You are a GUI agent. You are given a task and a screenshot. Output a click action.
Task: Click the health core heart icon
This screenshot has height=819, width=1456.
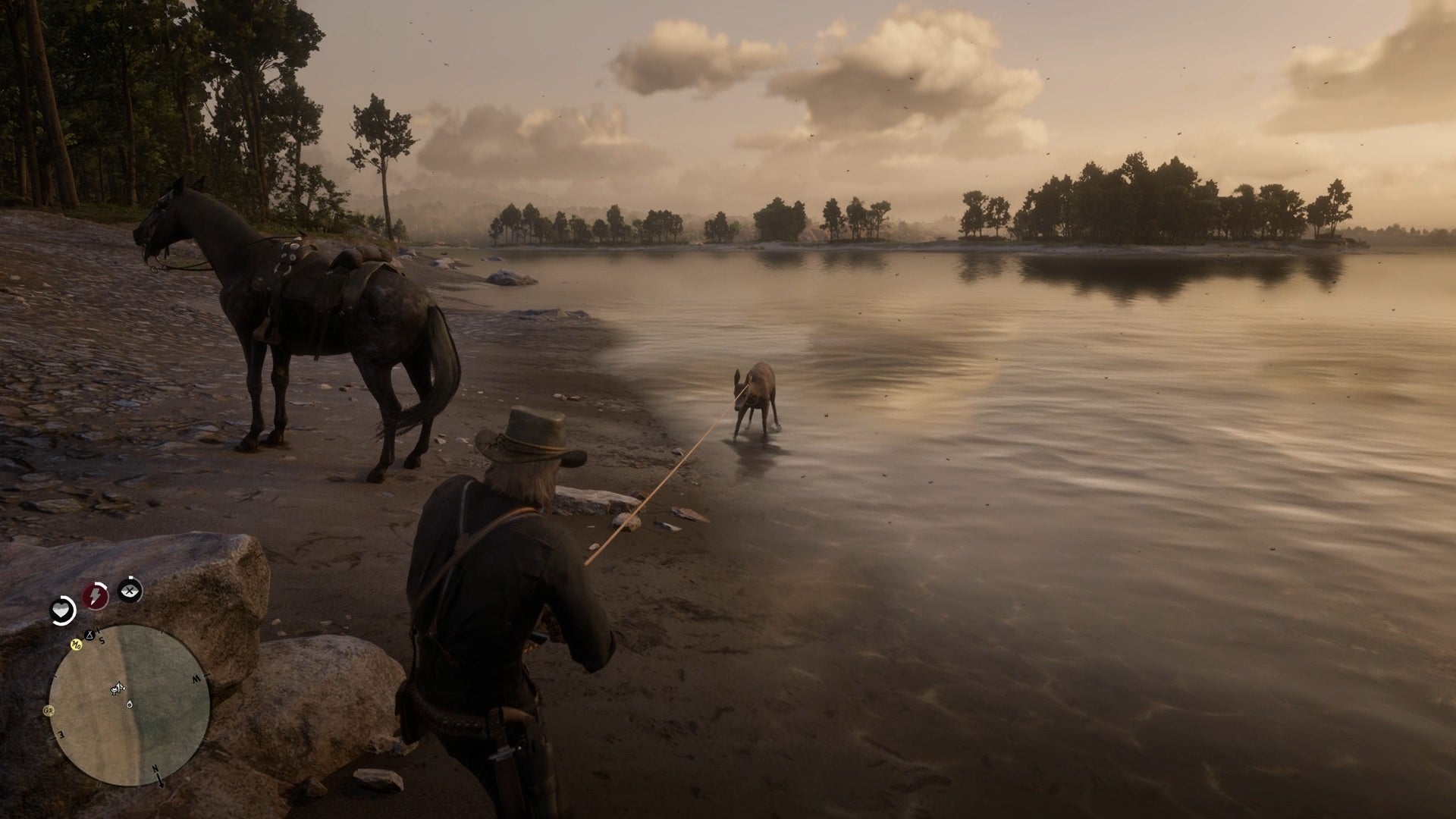click(61, 609)
